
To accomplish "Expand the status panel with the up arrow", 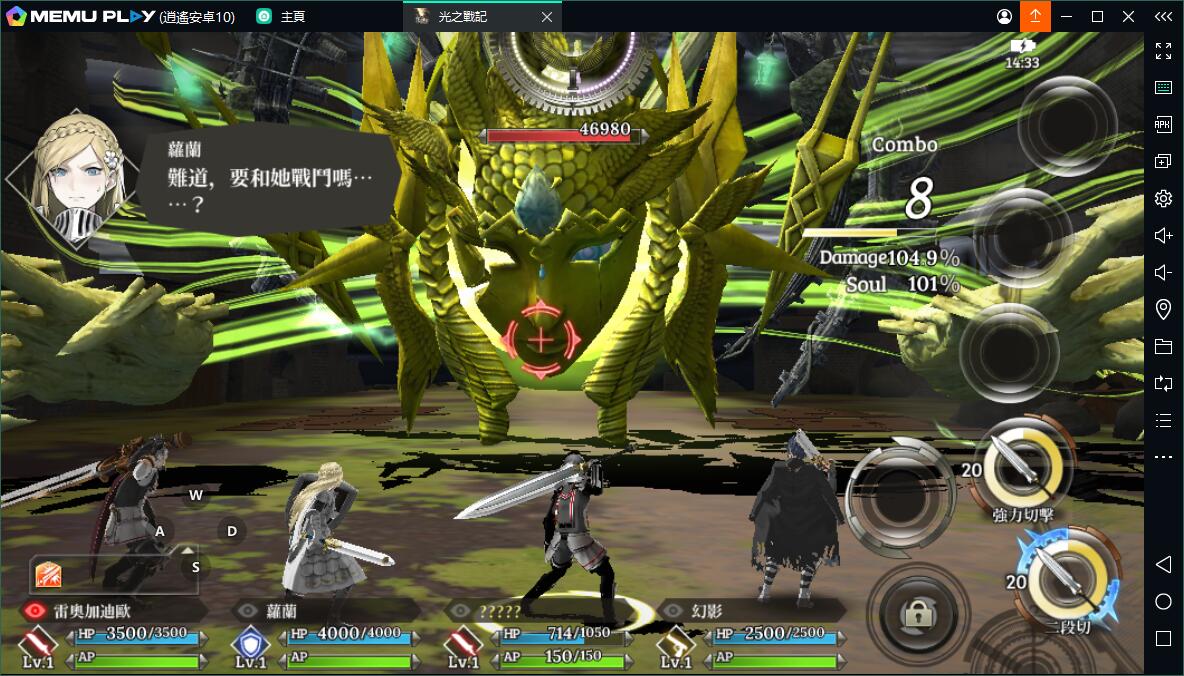I will click(188, 550).
